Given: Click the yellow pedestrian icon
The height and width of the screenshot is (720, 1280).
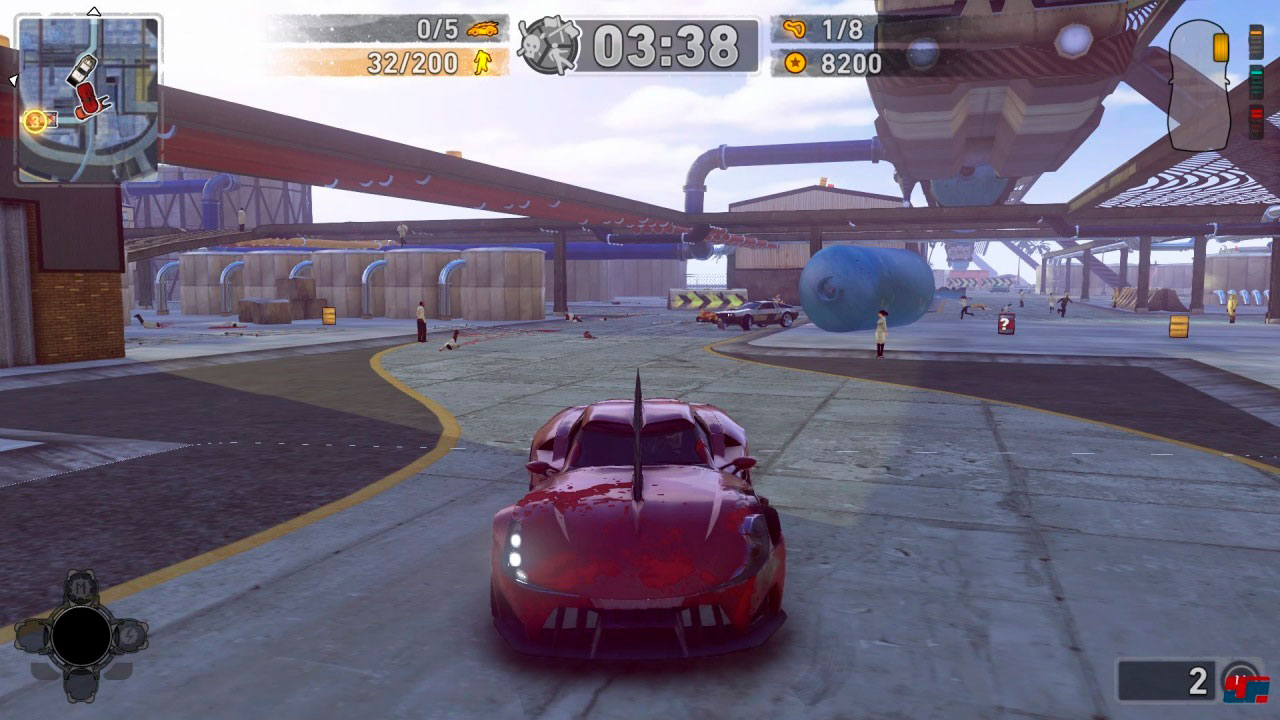Looking at the screenshot, I should 483,64.
